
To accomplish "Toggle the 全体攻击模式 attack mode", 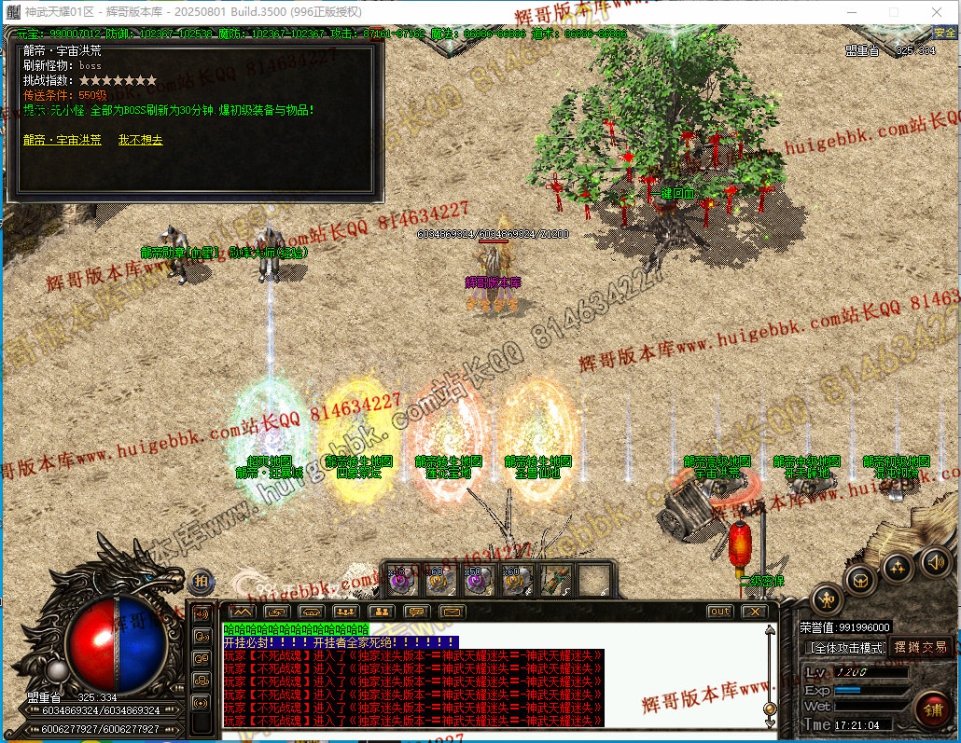I will click(x=848, y=647).
